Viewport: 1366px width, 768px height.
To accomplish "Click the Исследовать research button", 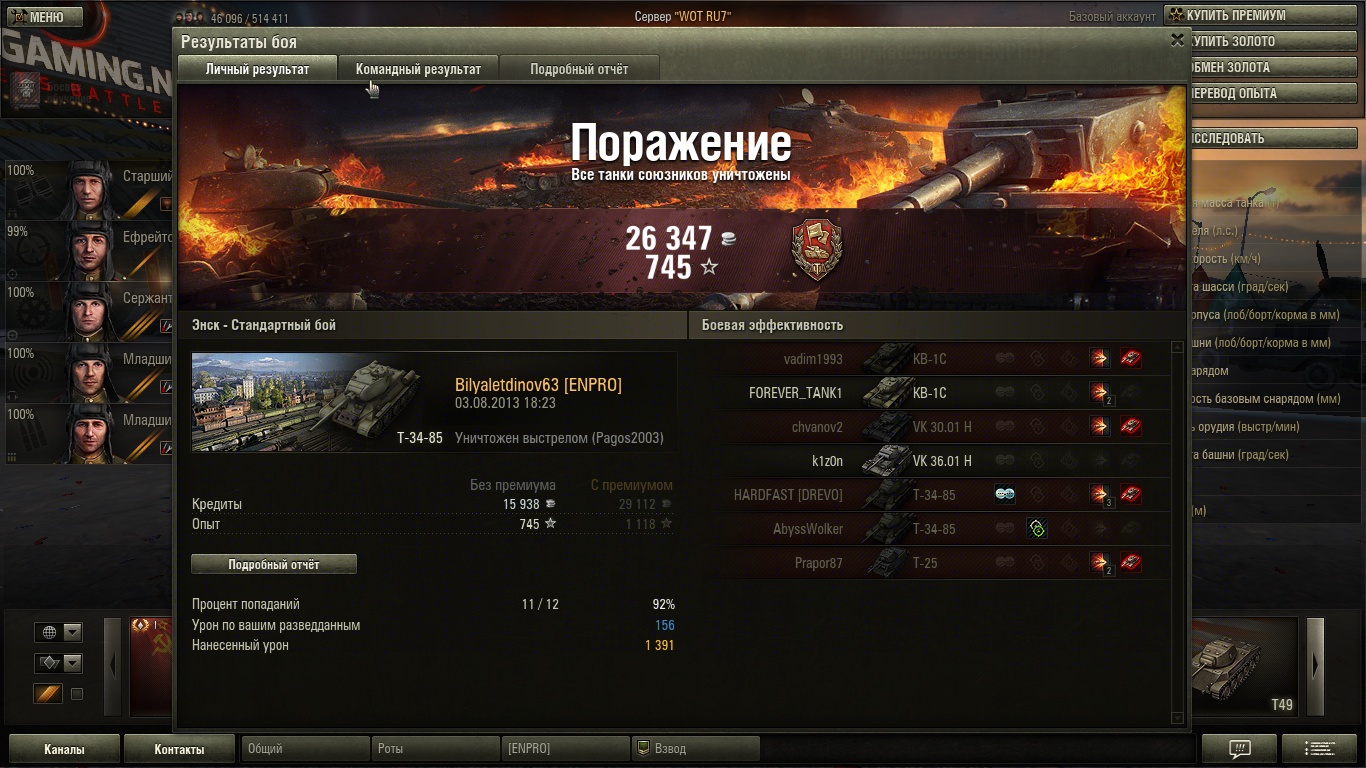I will pos(1270,139).
